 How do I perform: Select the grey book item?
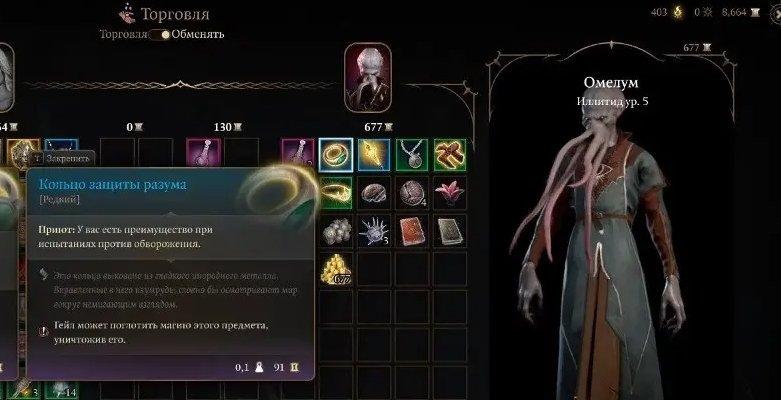click(x=449, y=230)
